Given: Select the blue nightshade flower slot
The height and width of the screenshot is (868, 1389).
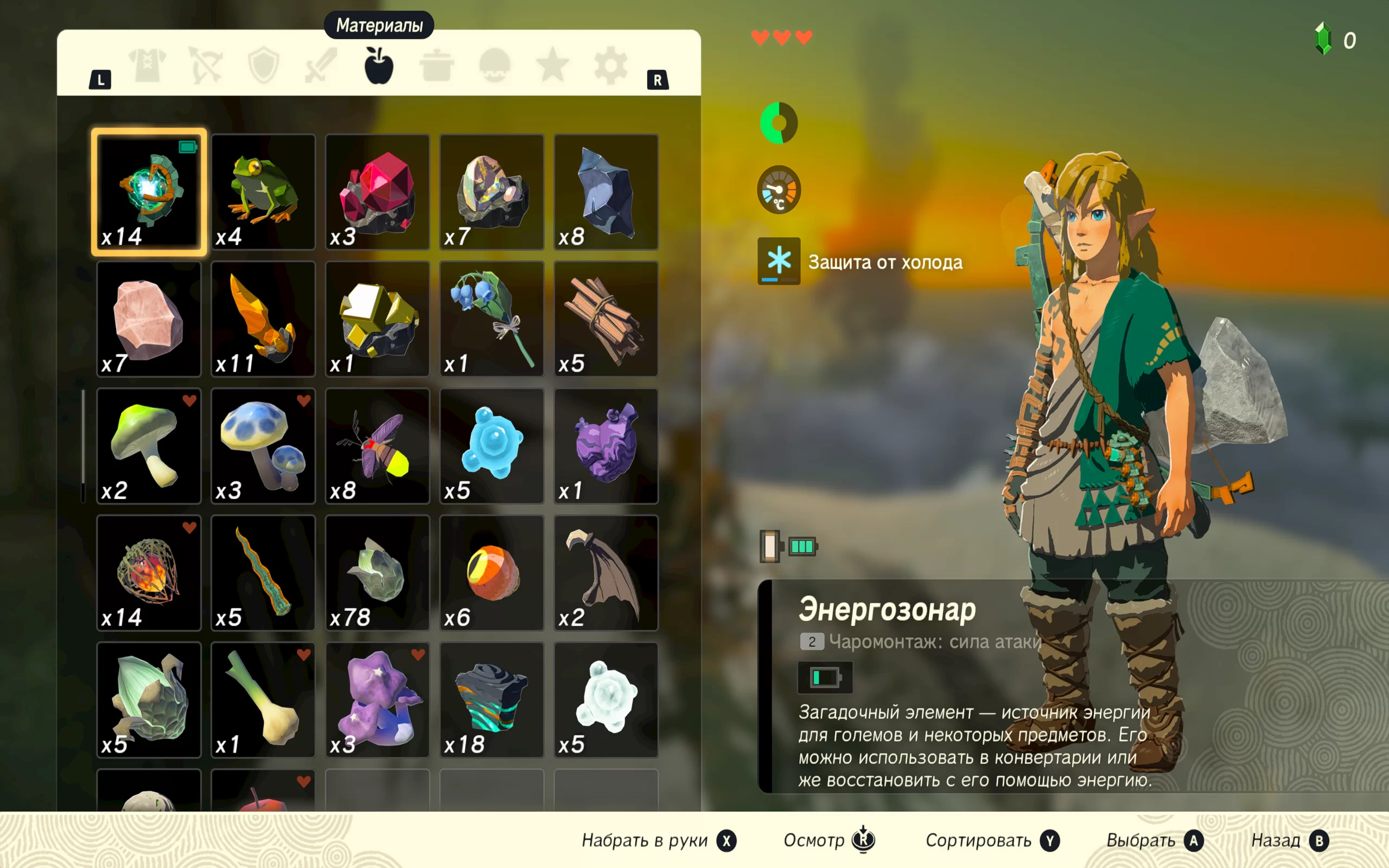Looking at the screenshot, I should pyautogui.click(x=492, y=318).
